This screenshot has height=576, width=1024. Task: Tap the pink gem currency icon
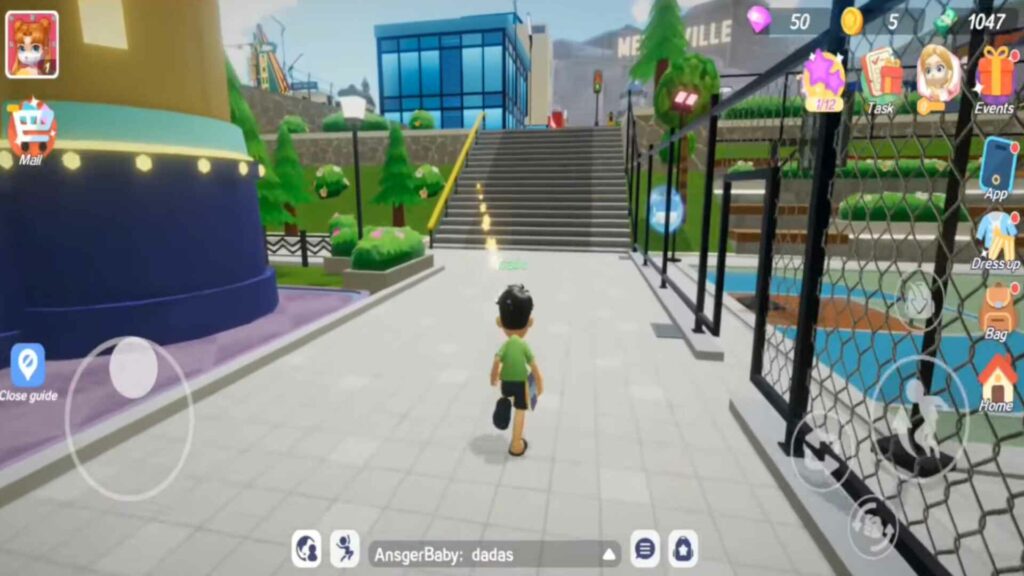point(759,20)
